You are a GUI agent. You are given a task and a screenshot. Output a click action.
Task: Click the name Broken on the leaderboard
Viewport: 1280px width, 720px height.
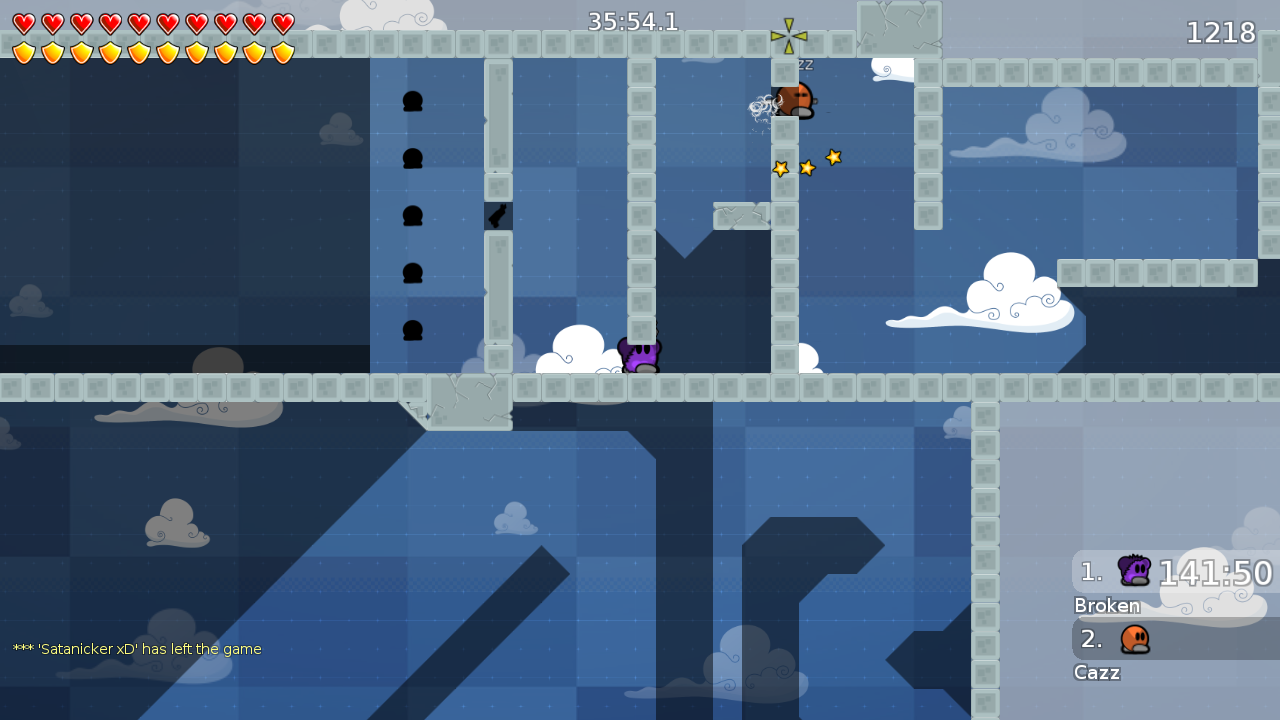coord(1107,606)
